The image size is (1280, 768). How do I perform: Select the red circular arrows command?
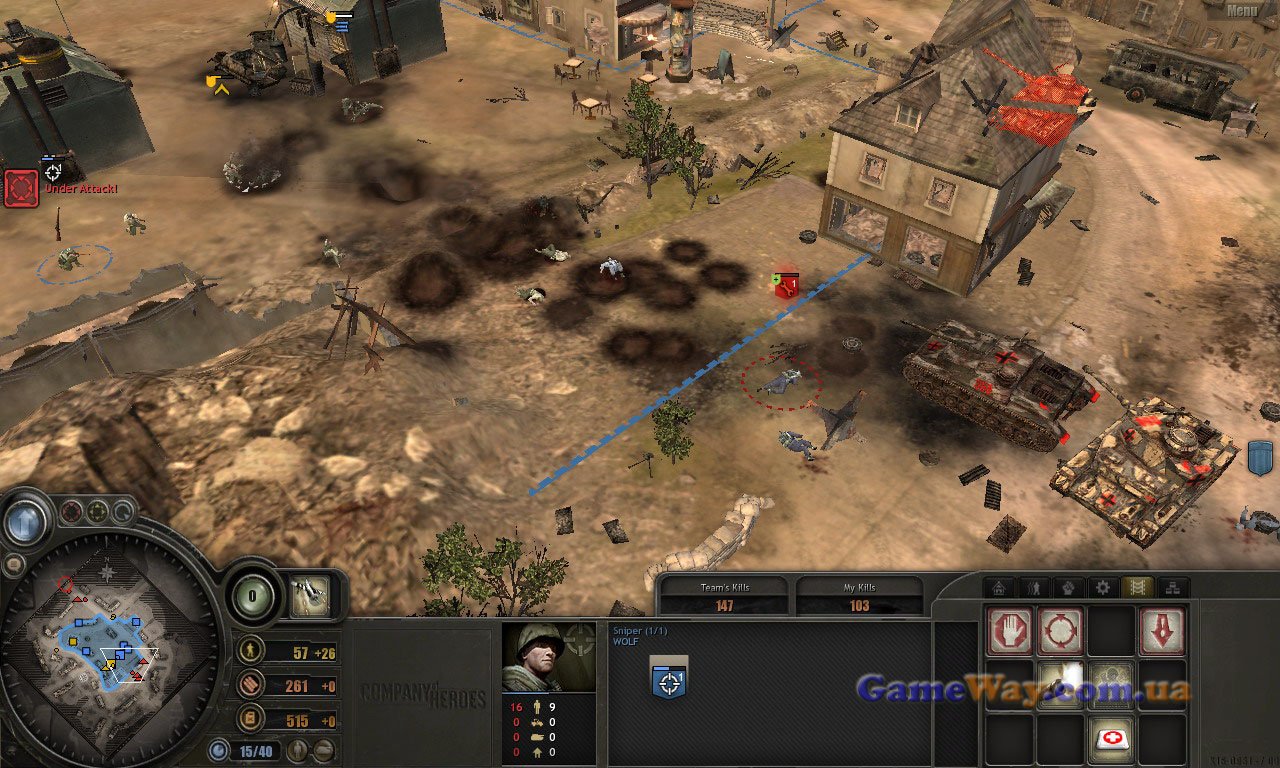click(1060, 631)
